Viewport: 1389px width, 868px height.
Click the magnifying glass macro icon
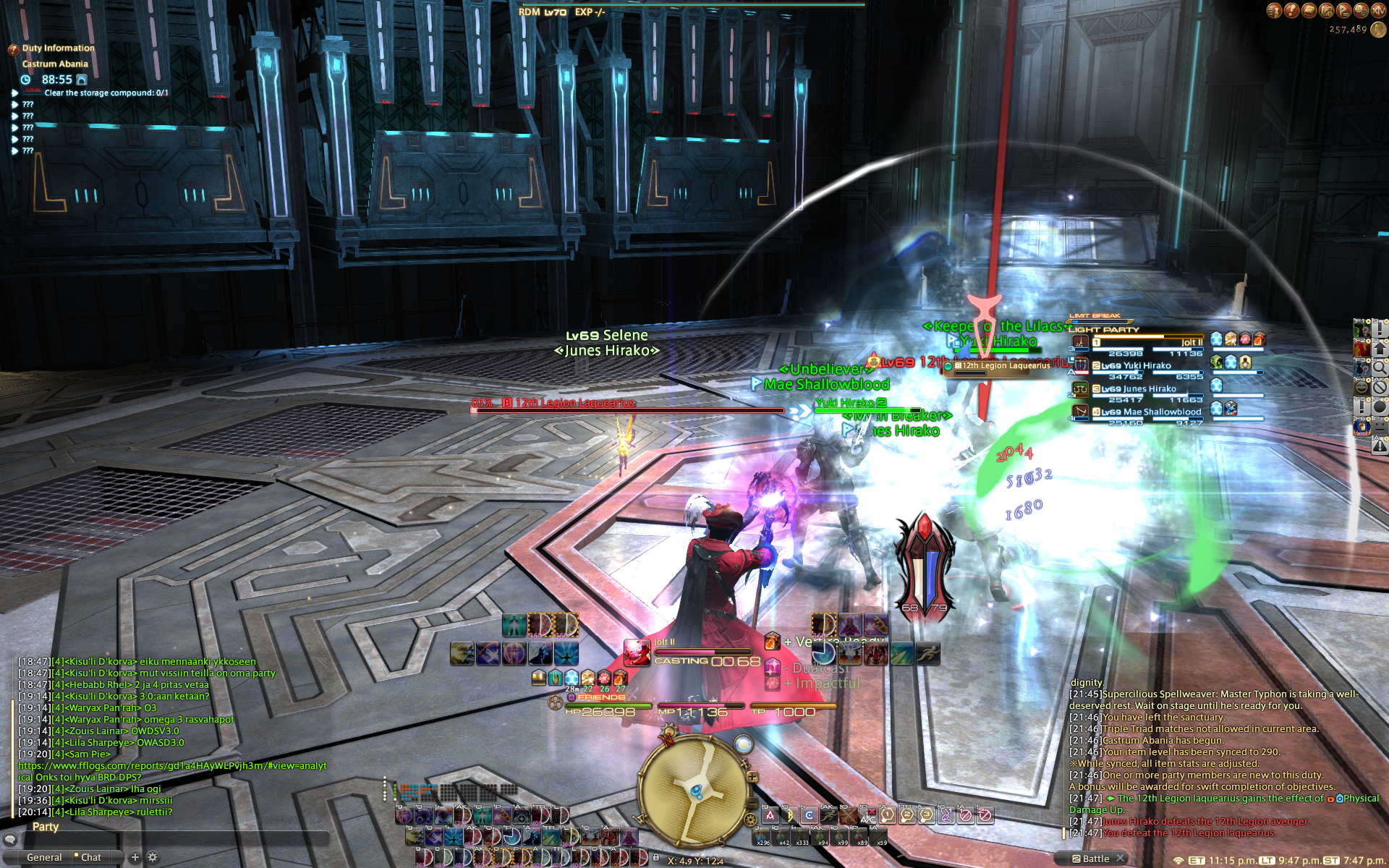[x=1380, y=367]
